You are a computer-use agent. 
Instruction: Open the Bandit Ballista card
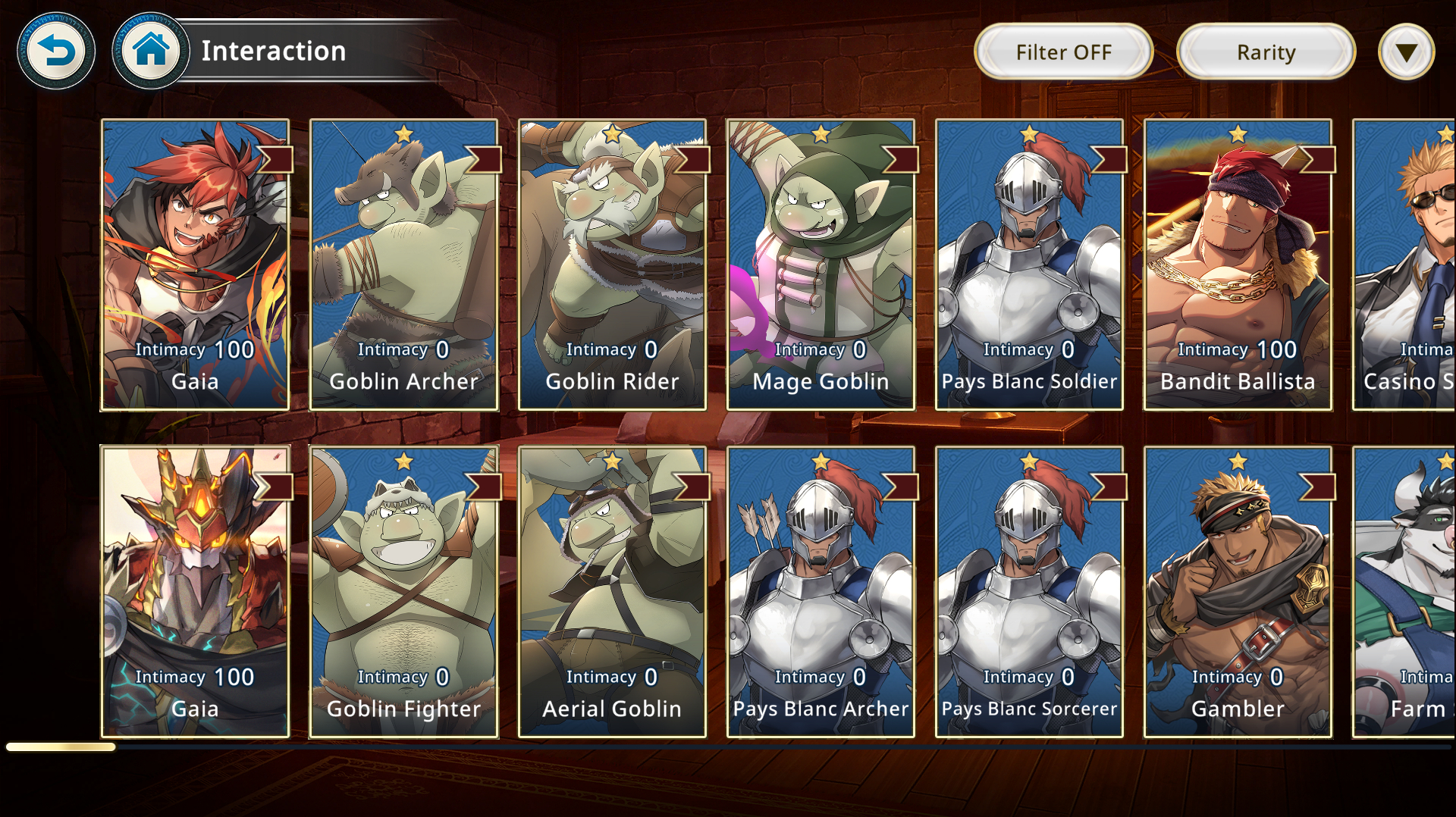coord(1238,265)
